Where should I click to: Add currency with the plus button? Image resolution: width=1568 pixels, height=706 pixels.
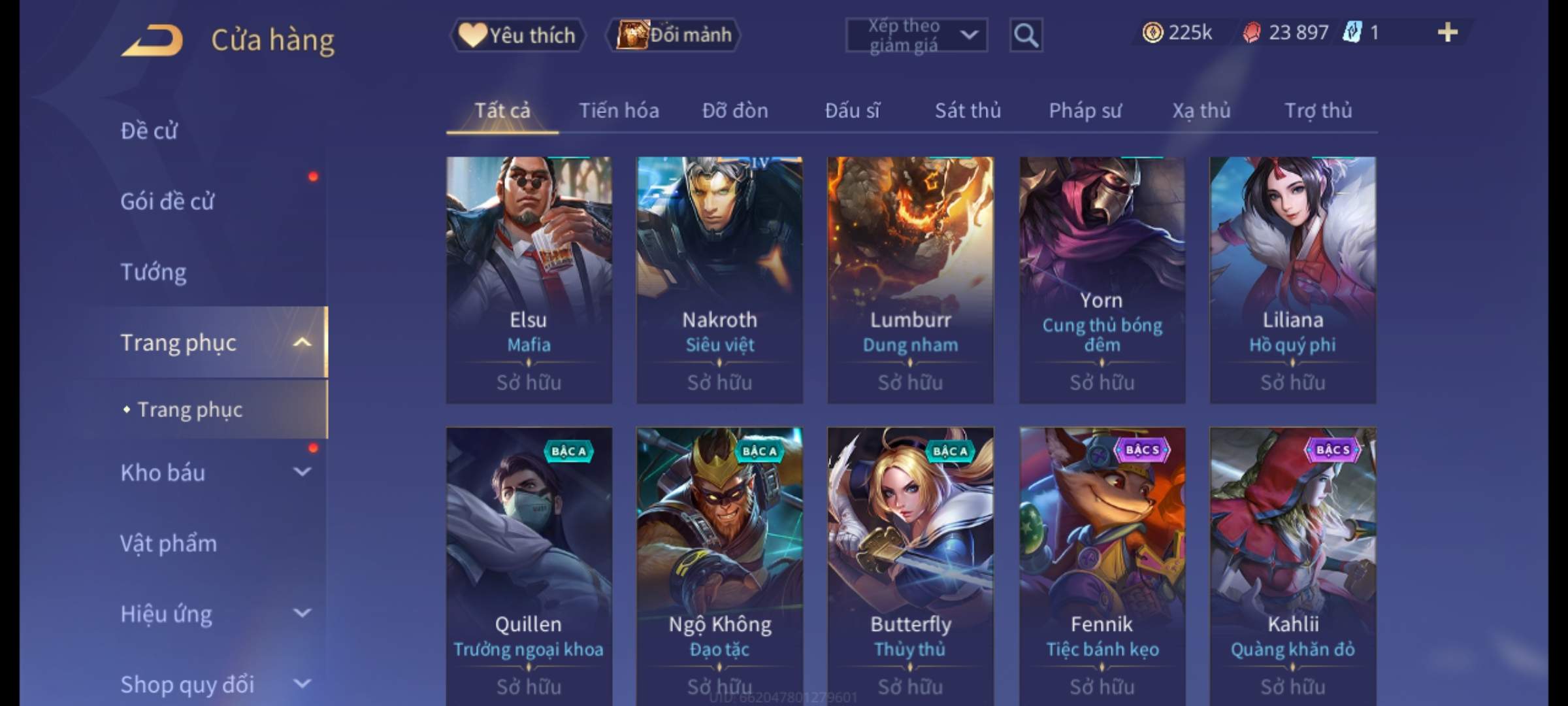(x=1447, y=33)
